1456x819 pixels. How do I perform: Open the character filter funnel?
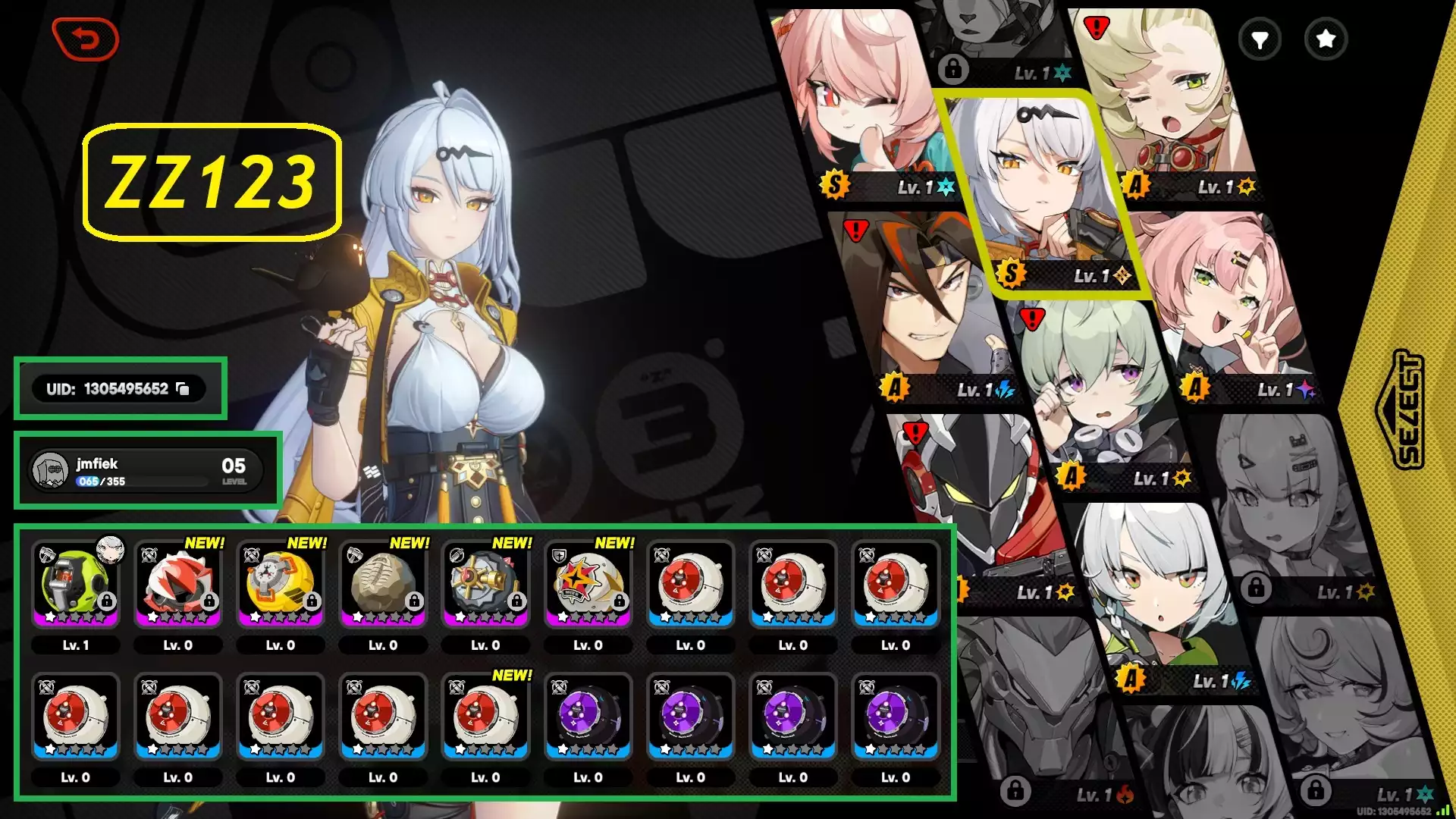(x=1260, y=39)
